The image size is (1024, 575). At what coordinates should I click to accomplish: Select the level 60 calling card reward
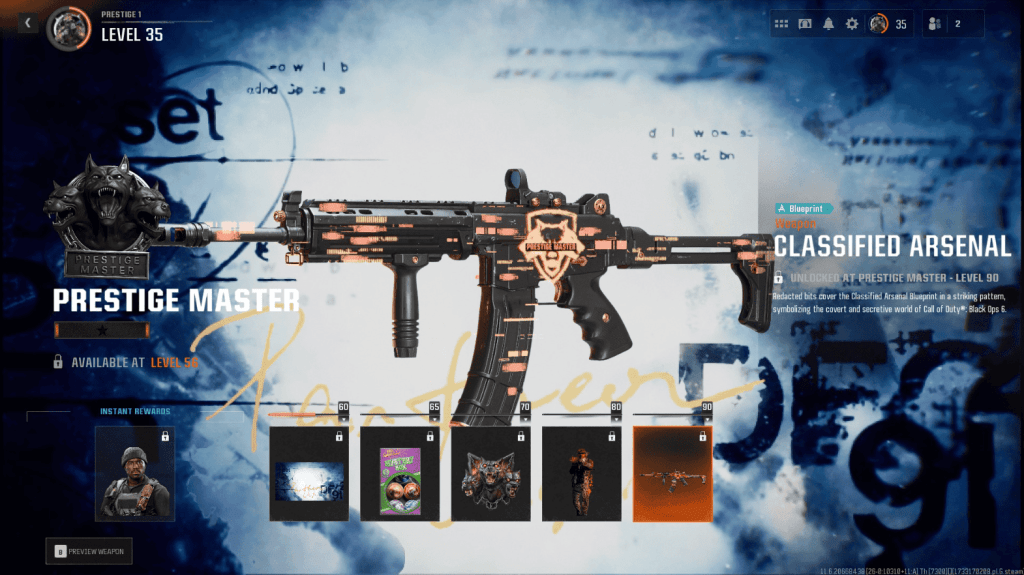point(309,474)
